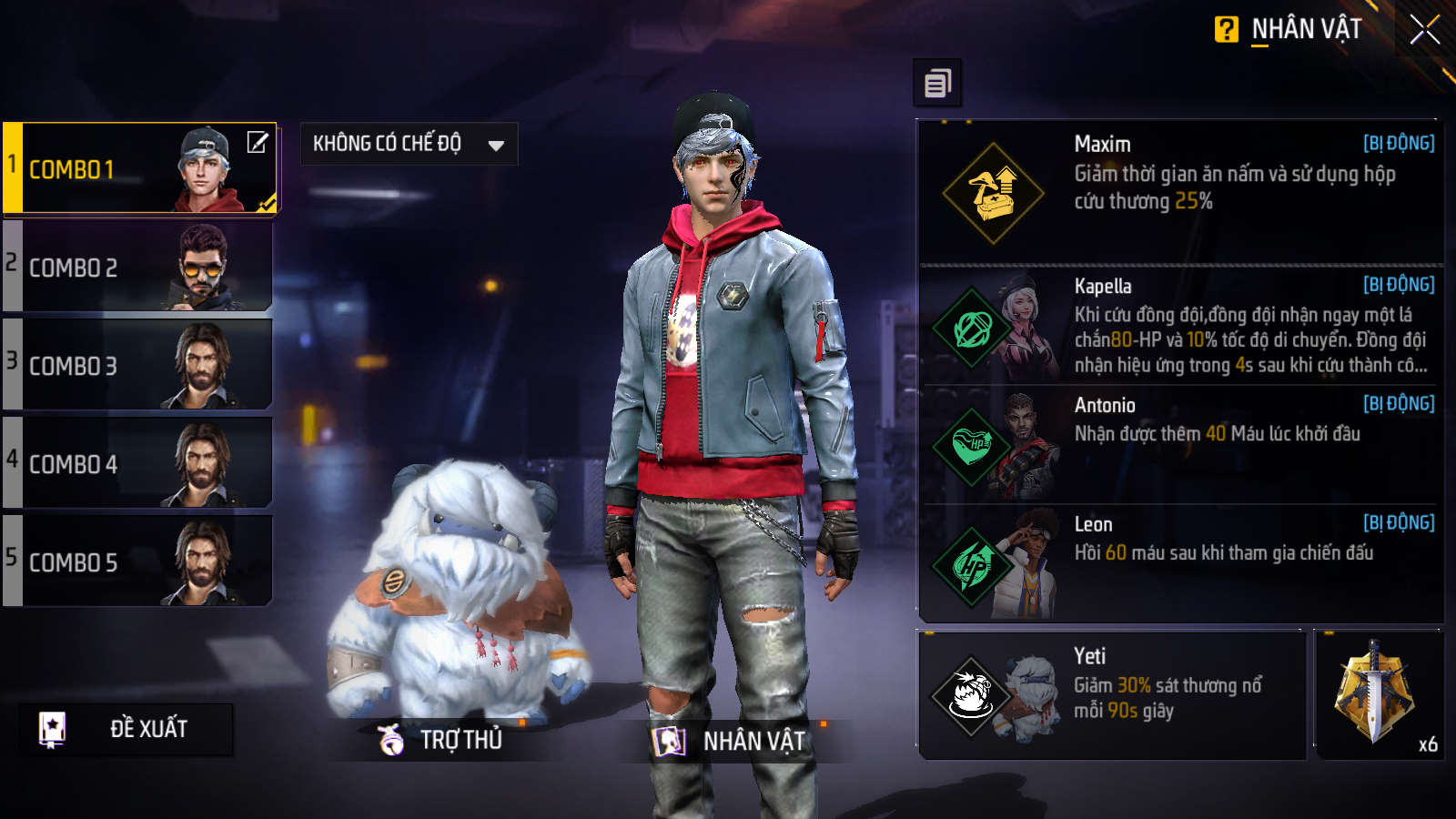The width and height of the screenshot is (1456, 819).
Task: Open the yellow question mark help
Action: (1226, 30)
